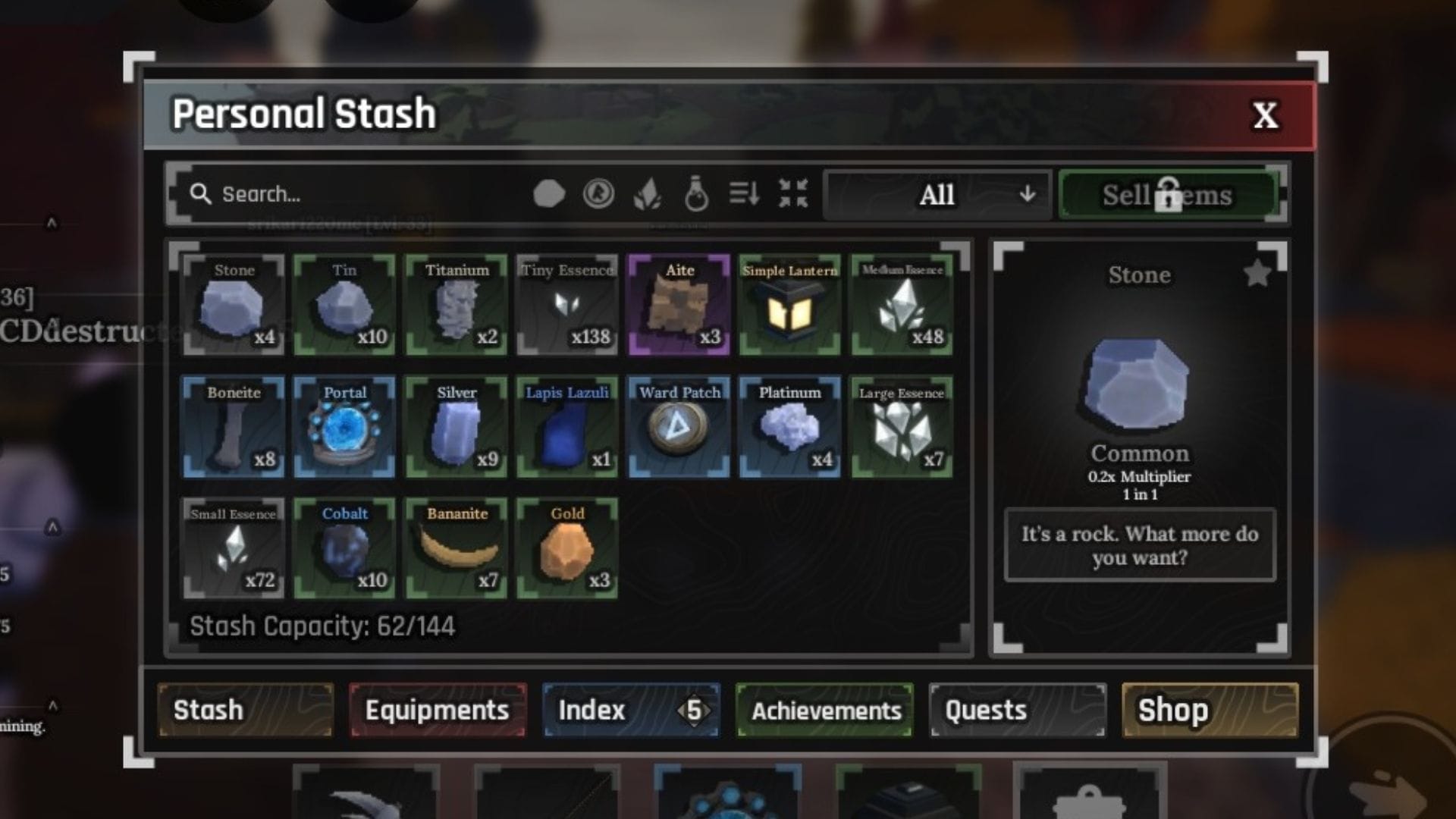The image size is (1456, 819).
Task: Click the coin filter icon near the search bar
Action: 599,193
